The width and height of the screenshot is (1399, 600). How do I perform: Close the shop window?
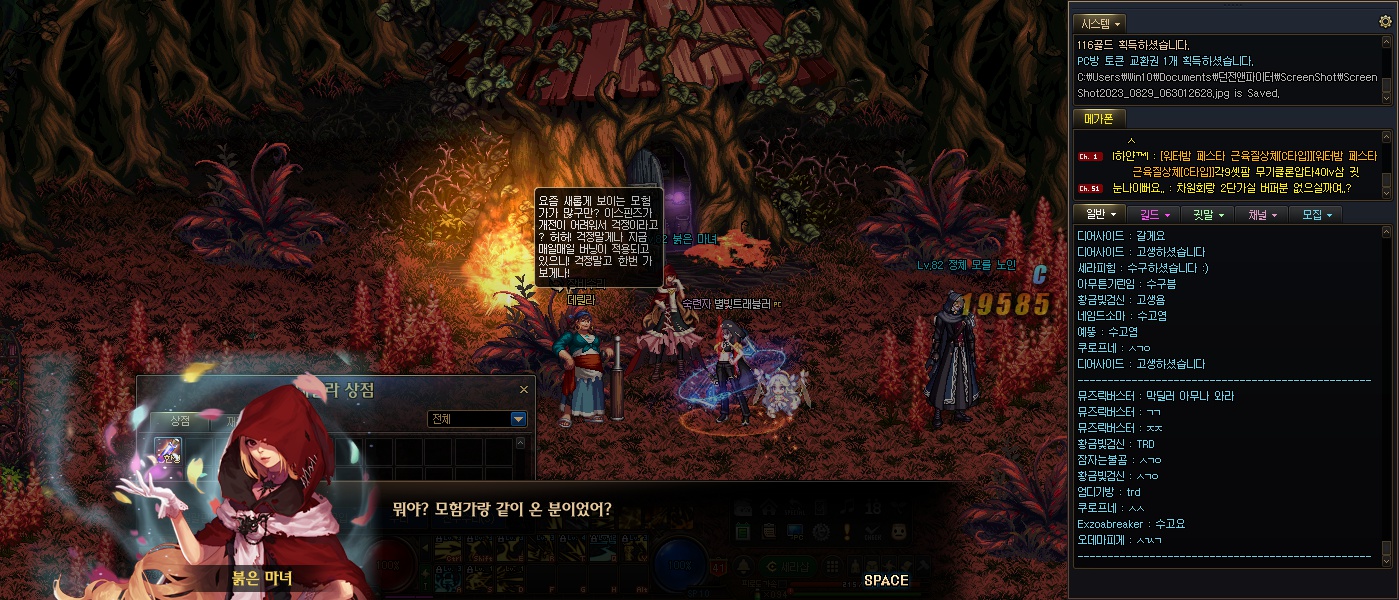coord(524,390)
